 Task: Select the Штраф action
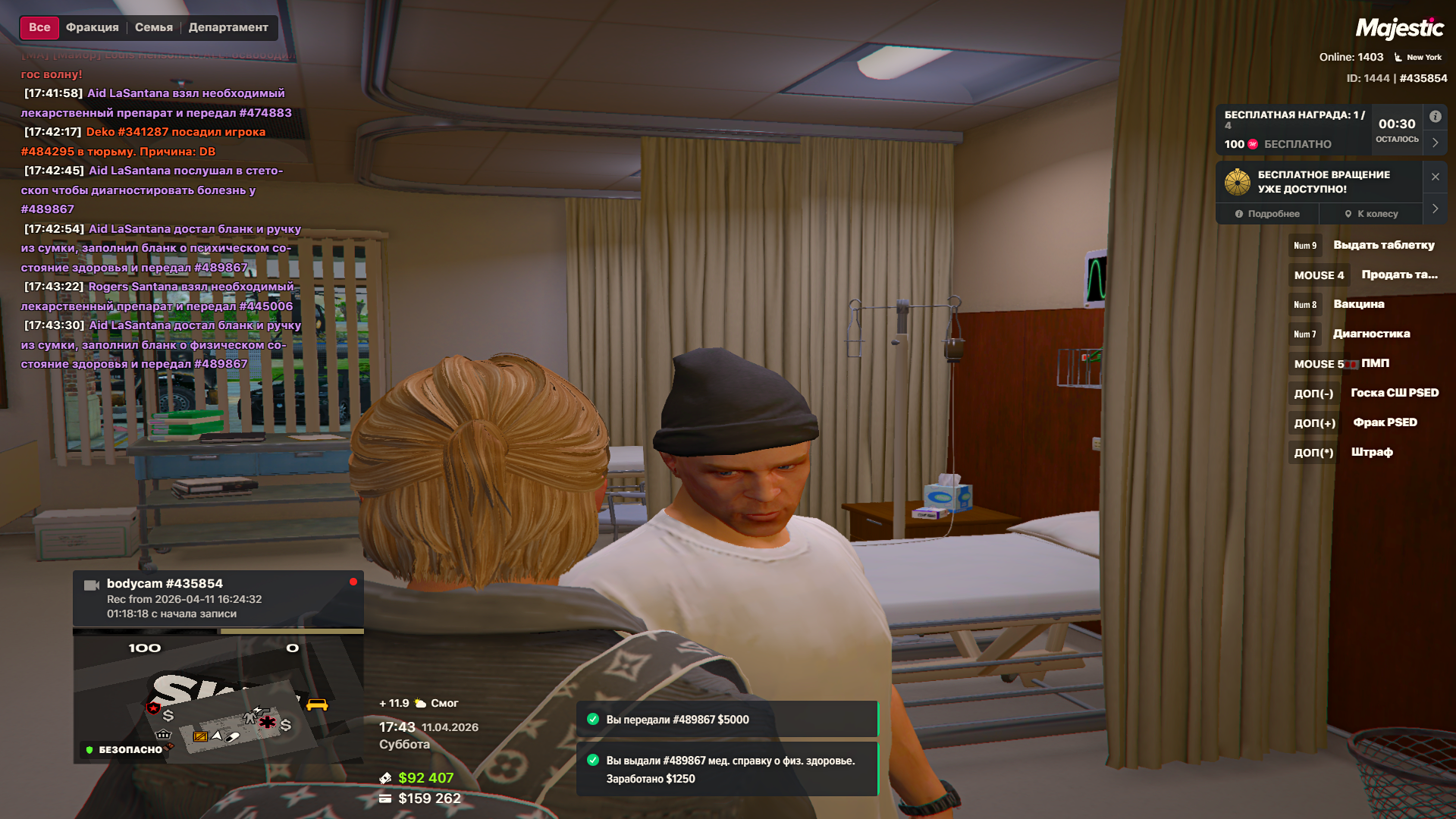(x=1371, y=452)
